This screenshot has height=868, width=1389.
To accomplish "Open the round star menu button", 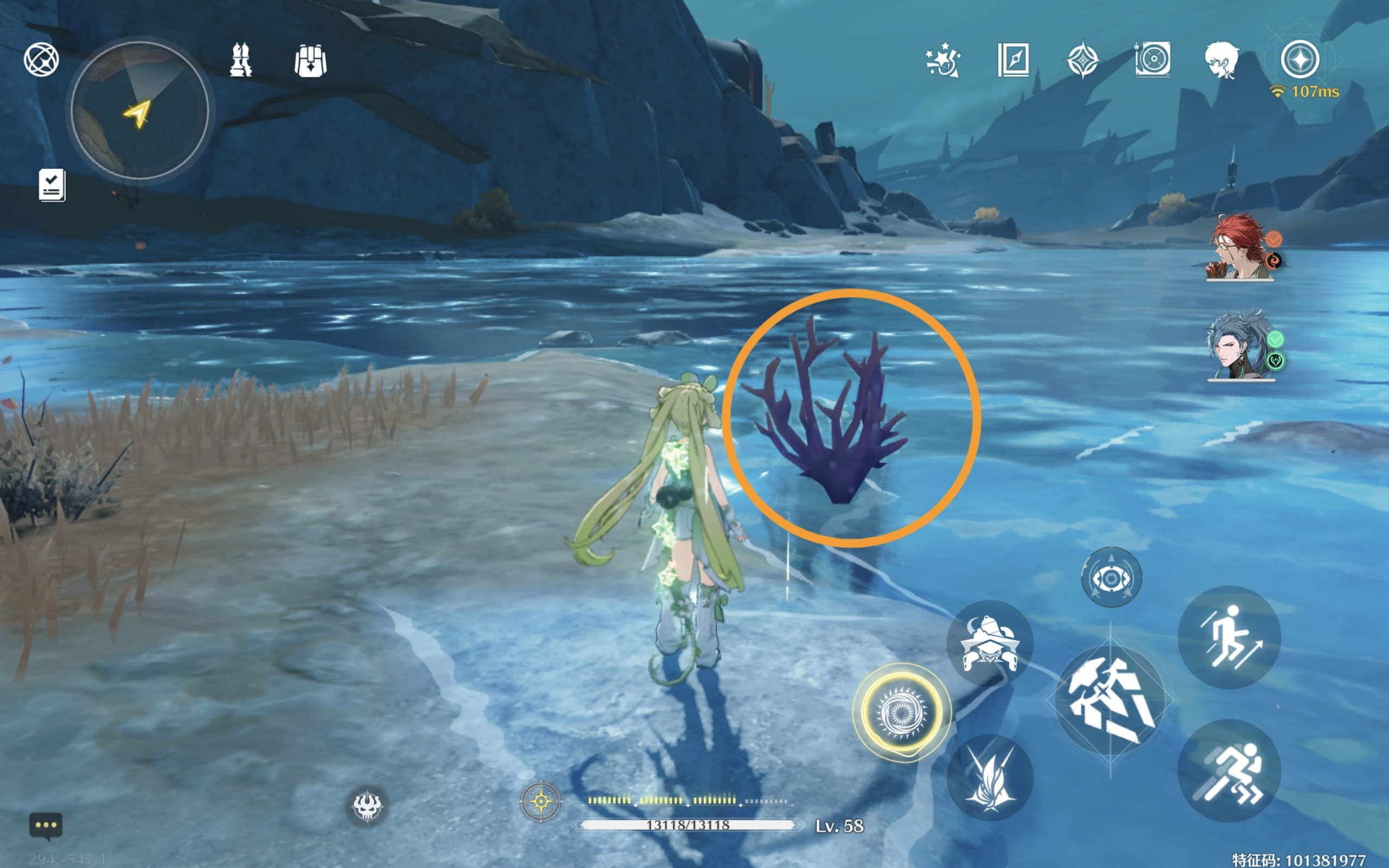I will click(x=1299, y=60).
